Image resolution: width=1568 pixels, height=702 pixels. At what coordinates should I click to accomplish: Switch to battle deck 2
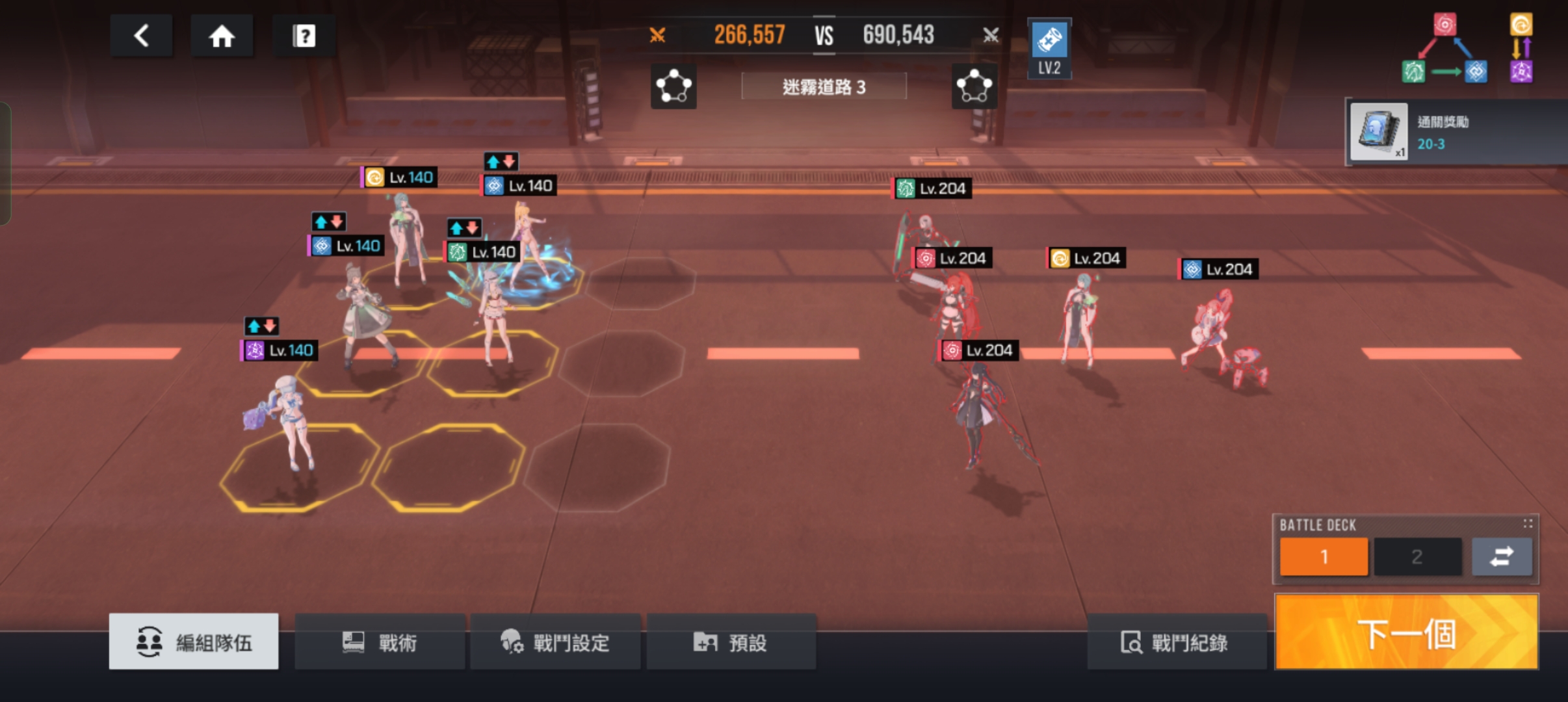[1417, 556]
